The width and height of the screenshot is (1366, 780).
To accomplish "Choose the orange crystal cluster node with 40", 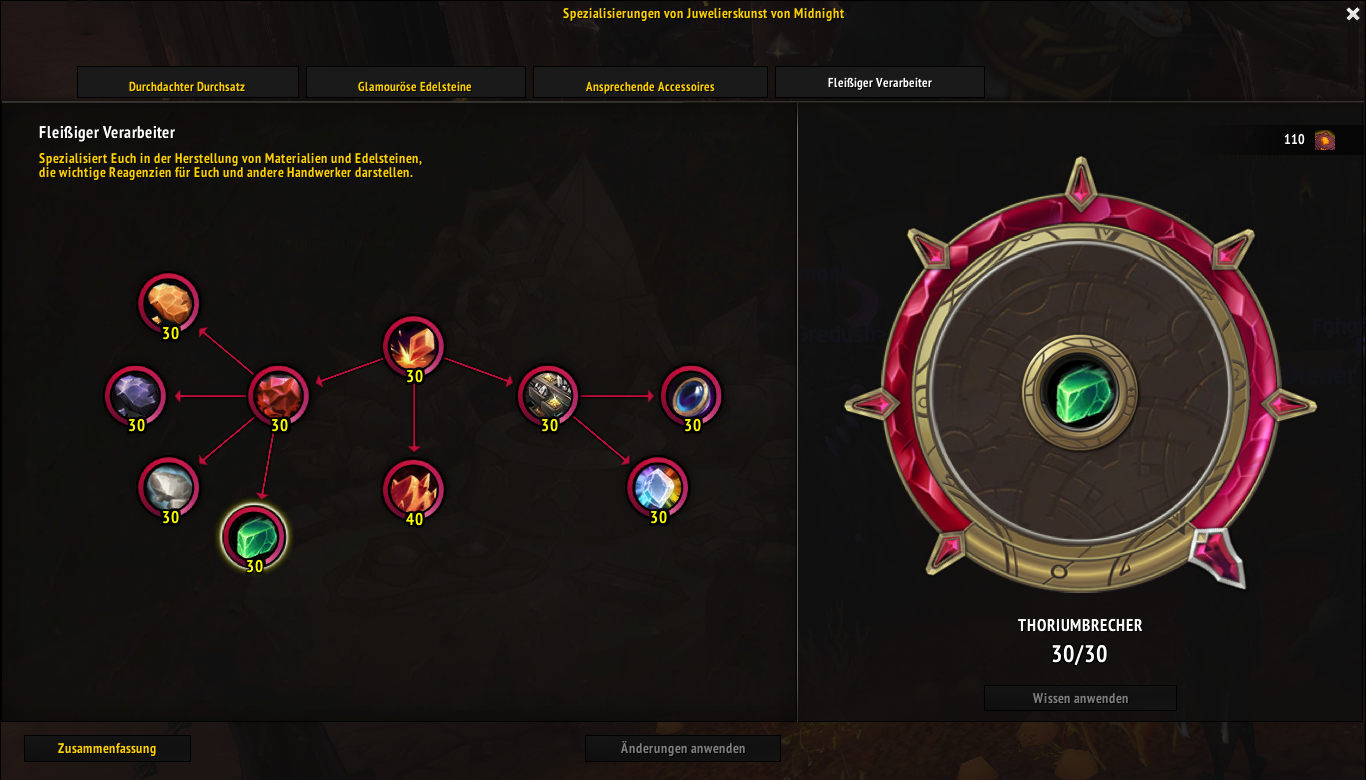I will (413, 489).
